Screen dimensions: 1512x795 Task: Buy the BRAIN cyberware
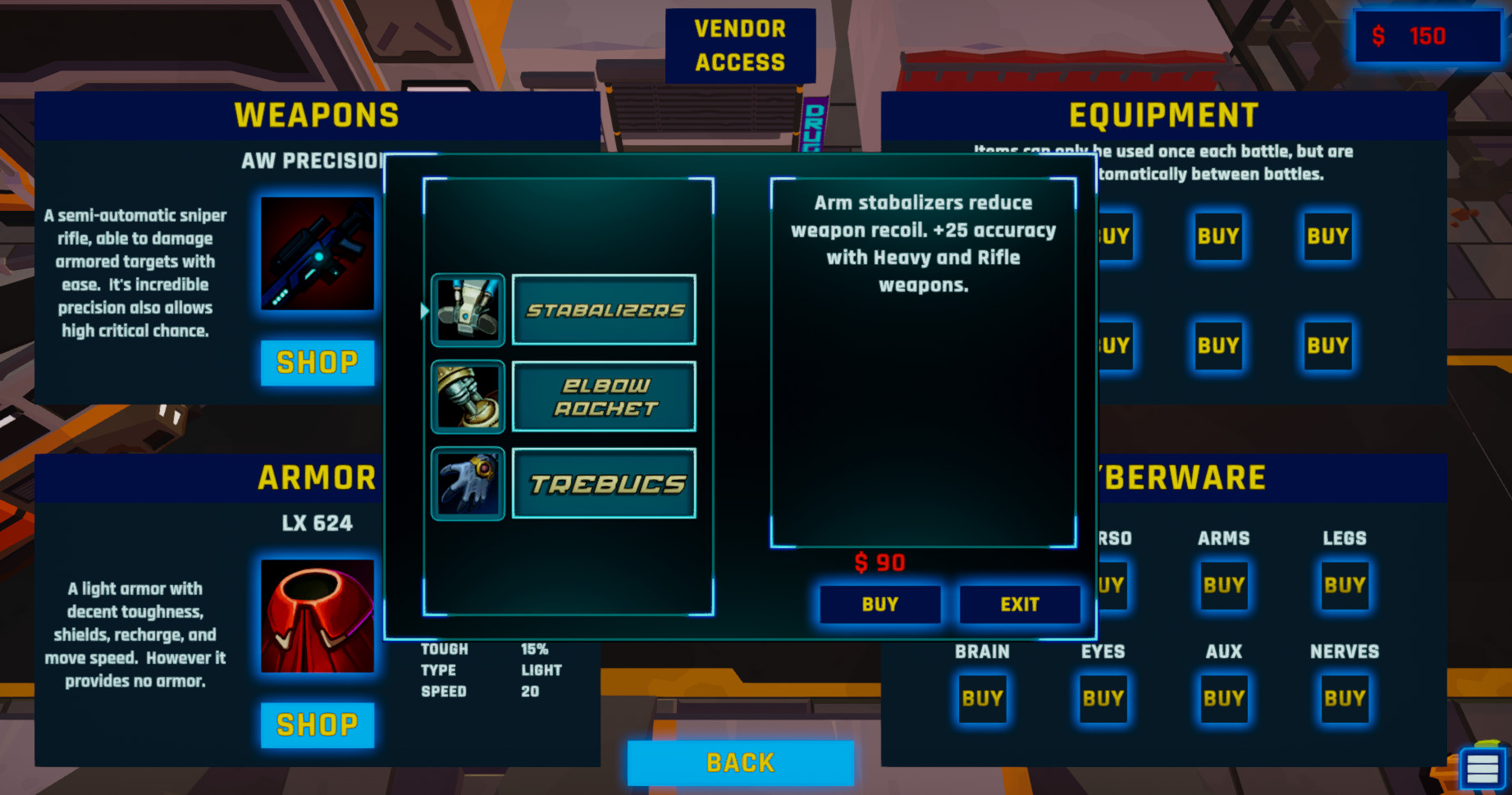point(982,698)
